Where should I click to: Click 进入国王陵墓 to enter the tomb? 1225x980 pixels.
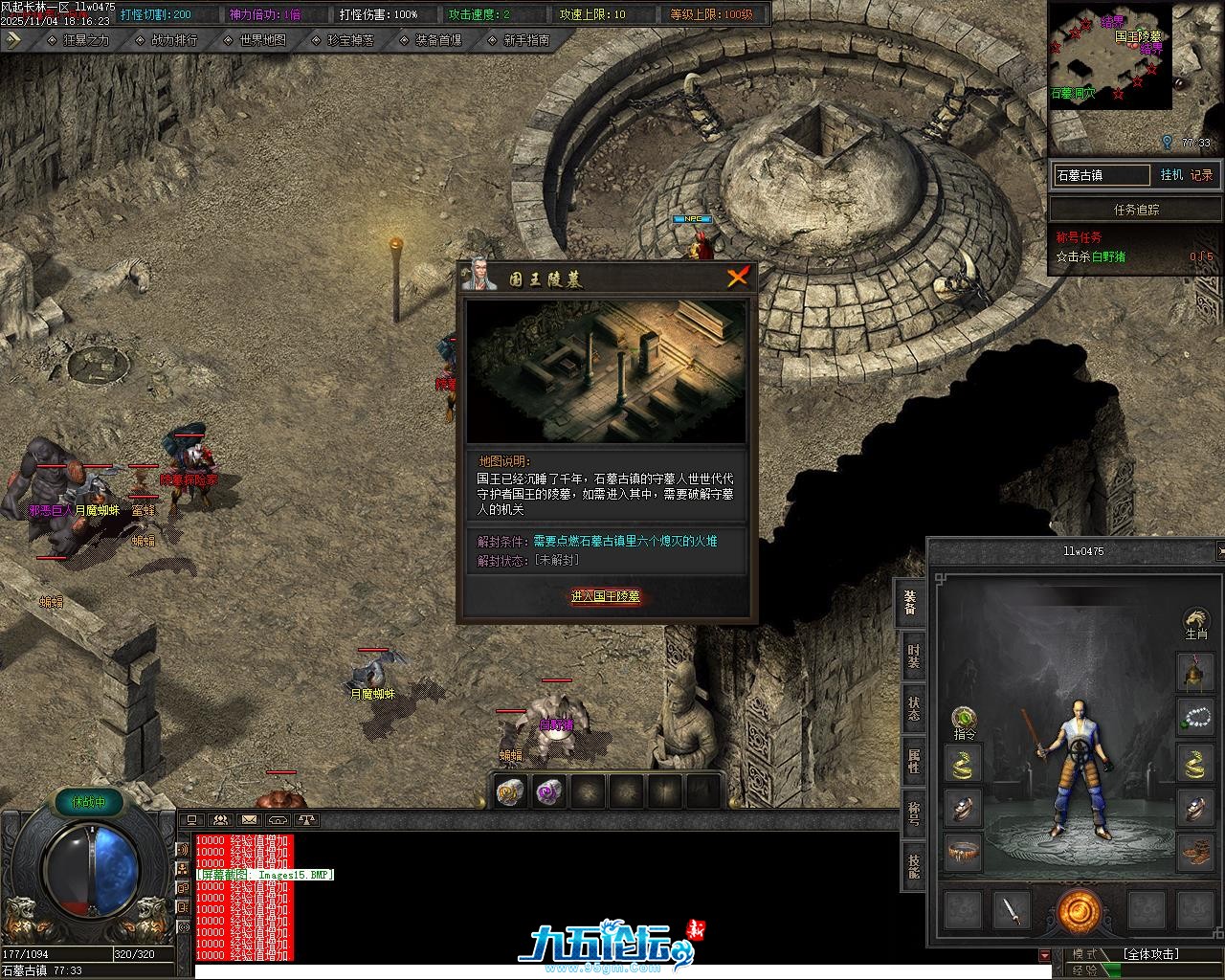(606, 596)
